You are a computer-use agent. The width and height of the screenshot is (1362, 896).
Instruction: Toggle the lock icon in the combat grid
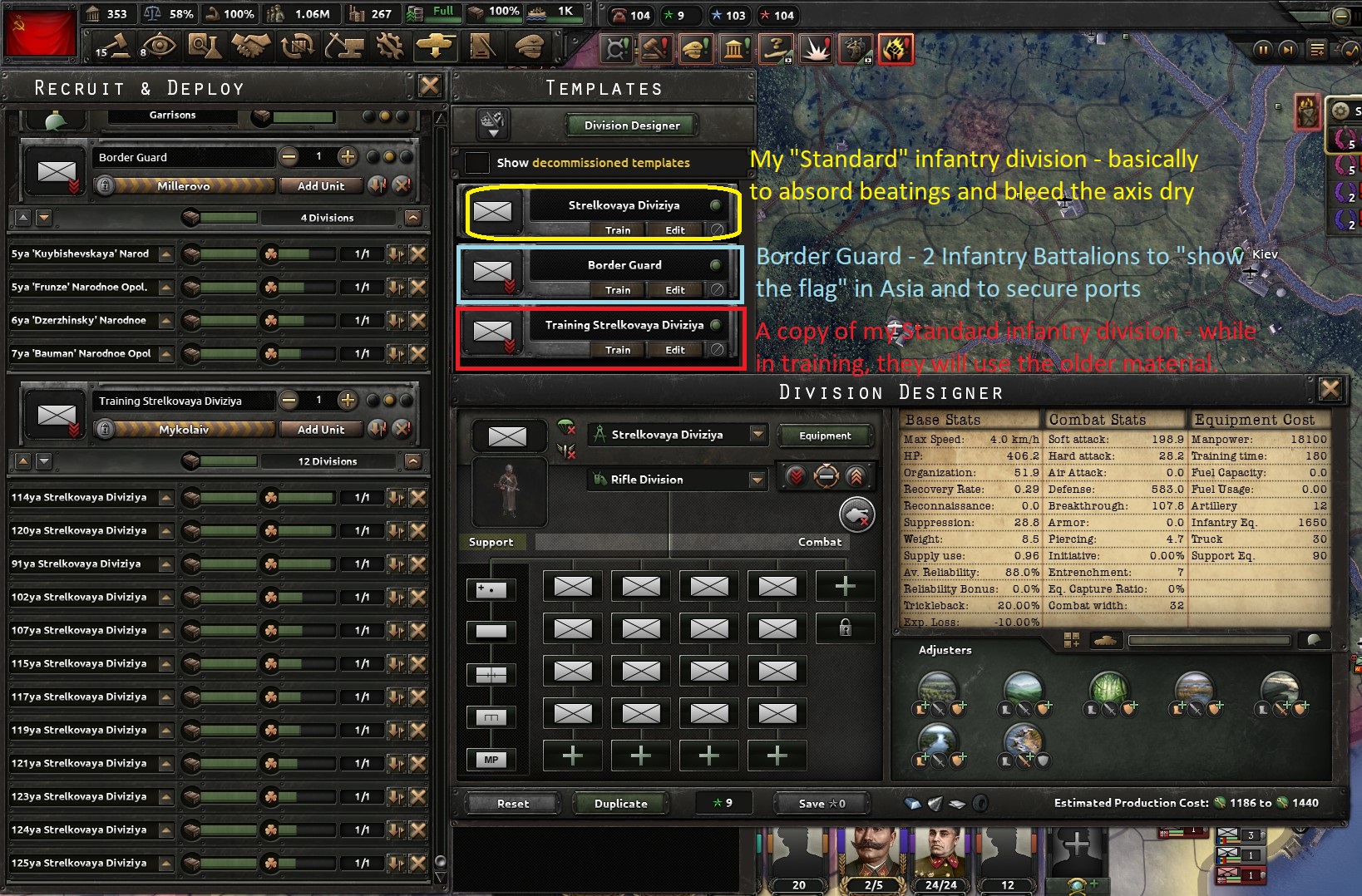click(x=846, y=629)
